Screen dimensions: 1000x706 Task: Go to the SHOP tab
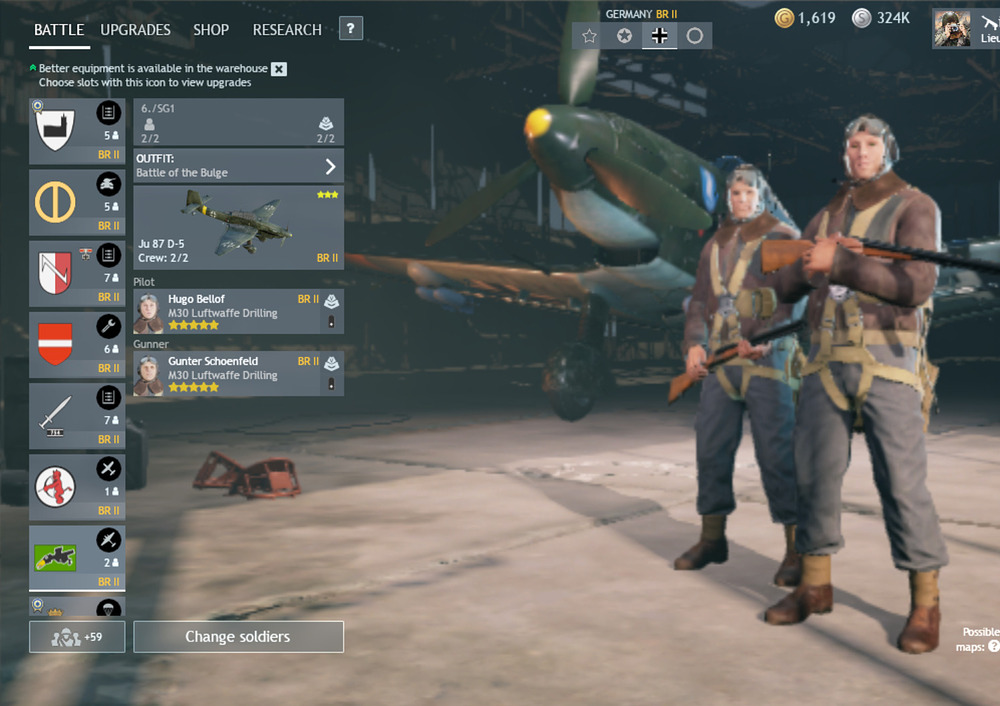tap(211, 30)
